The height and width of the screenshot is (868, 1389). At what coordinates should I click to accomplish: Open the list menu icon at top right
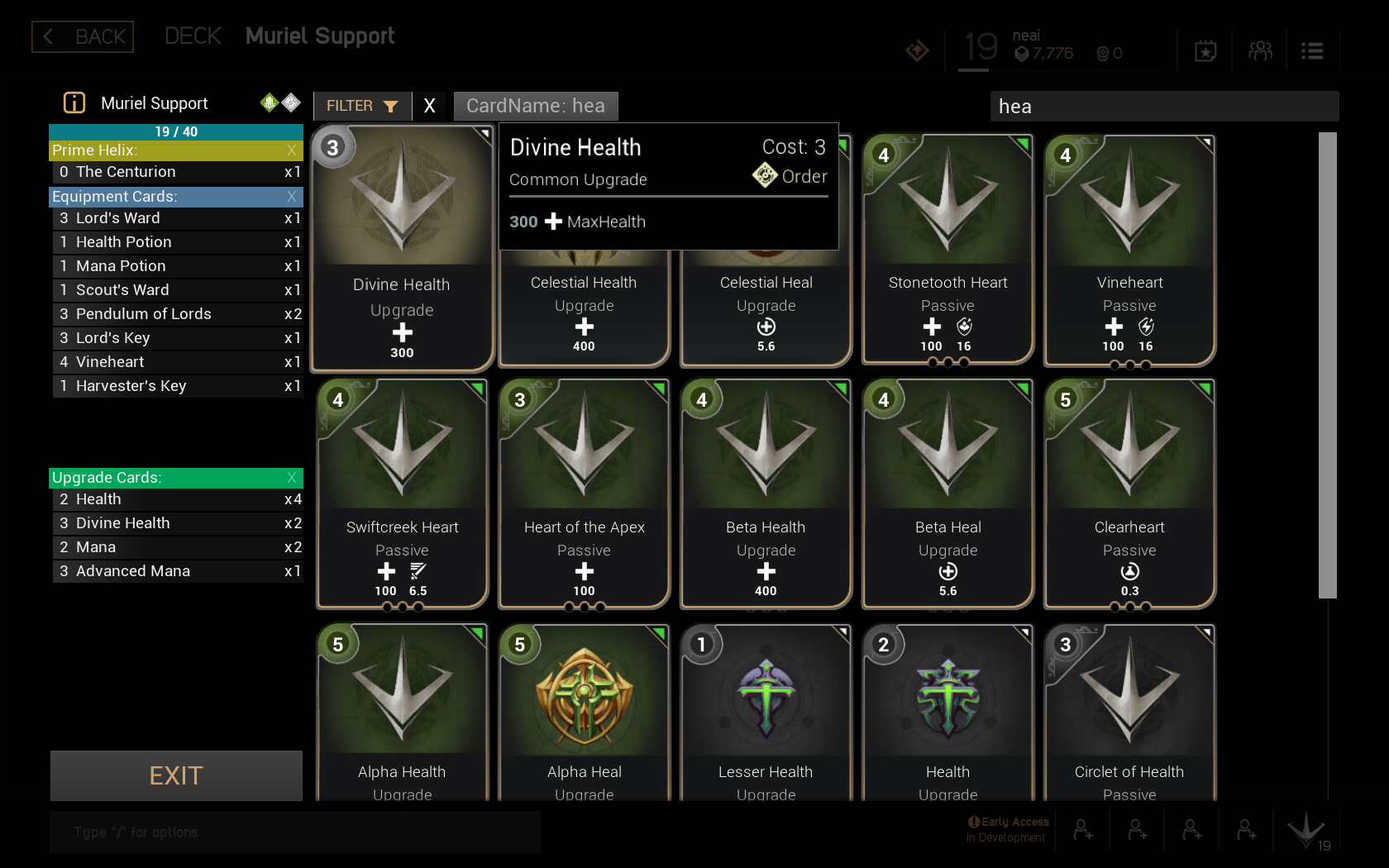[x=1312, y=51]
